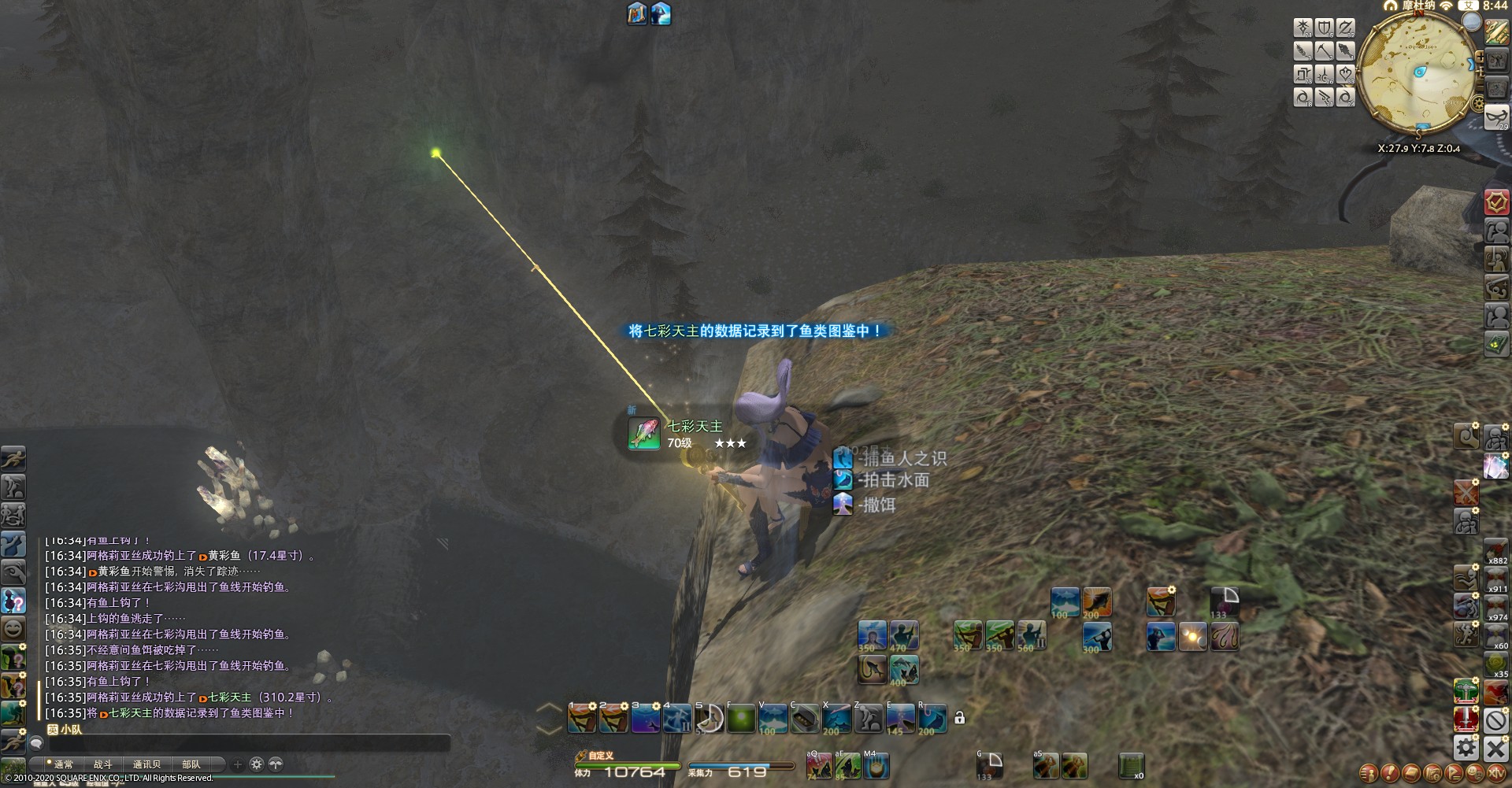
Task: Open the gear settings macro icon
Action: [1466, 746]
